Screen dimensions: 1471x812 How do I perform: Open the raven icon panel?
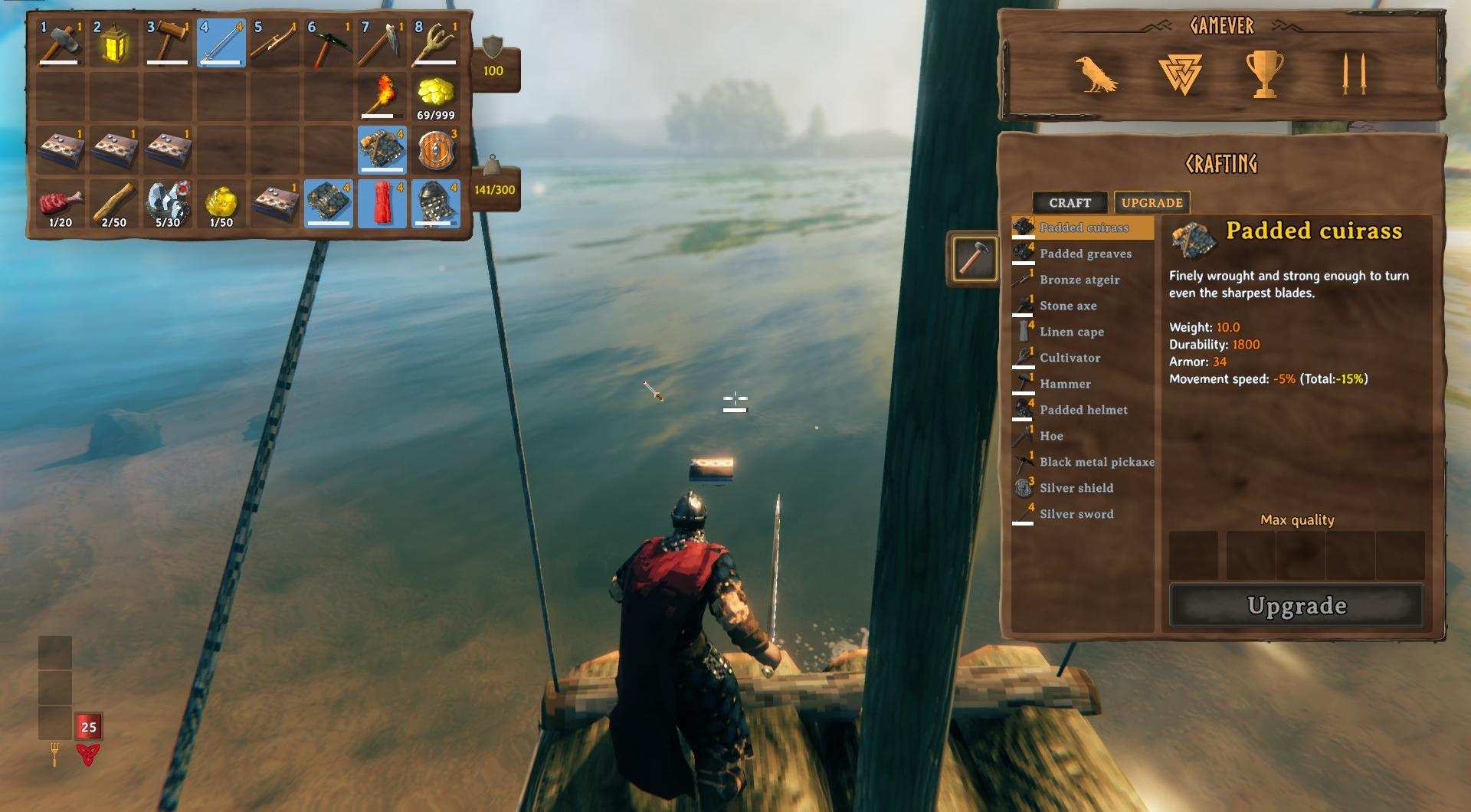click(x=1096, y=74)
